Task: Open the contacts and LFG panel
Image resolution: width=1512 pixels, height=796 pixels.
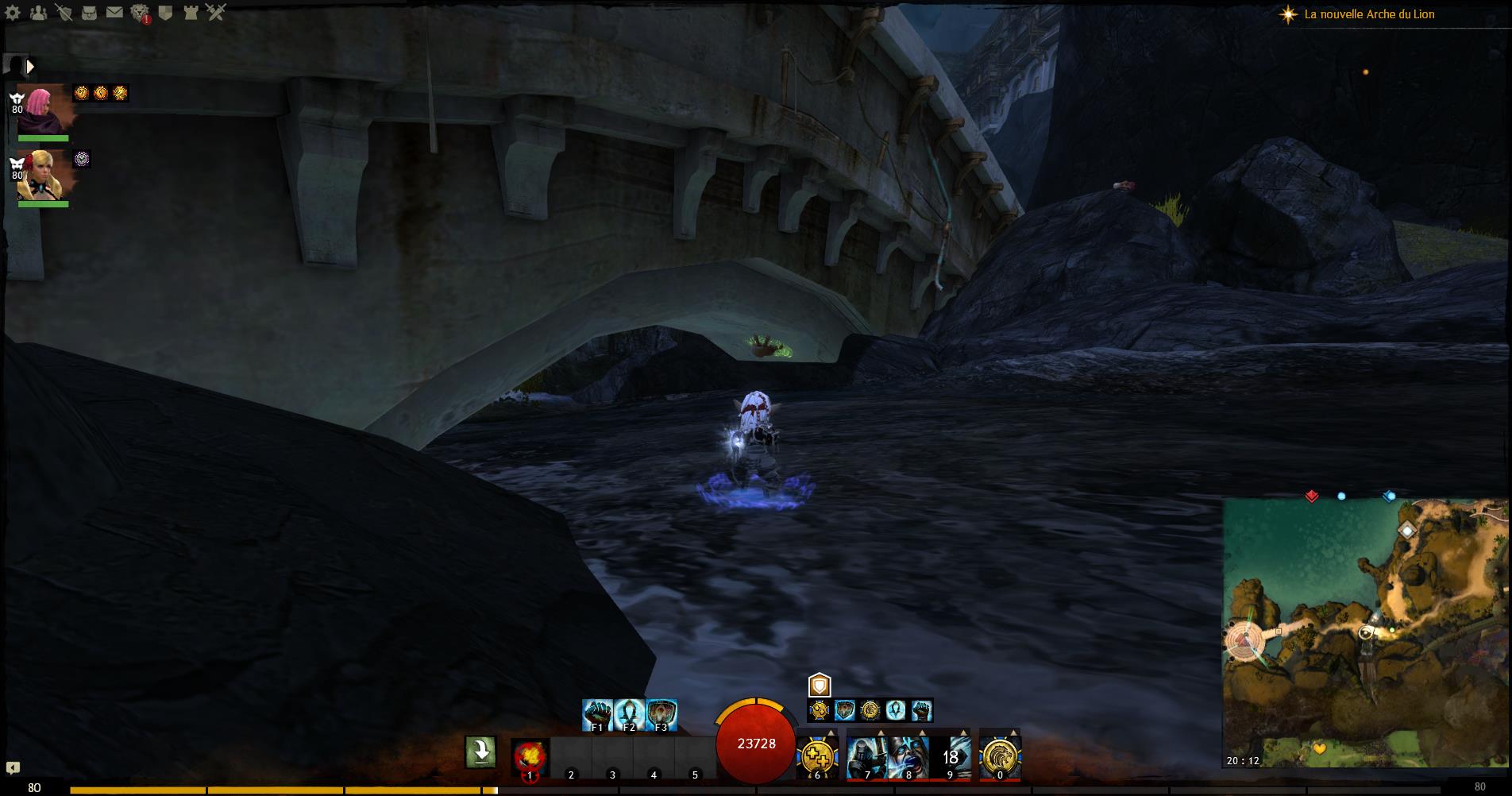Action: pyautogui.click(x=37, y=13)
